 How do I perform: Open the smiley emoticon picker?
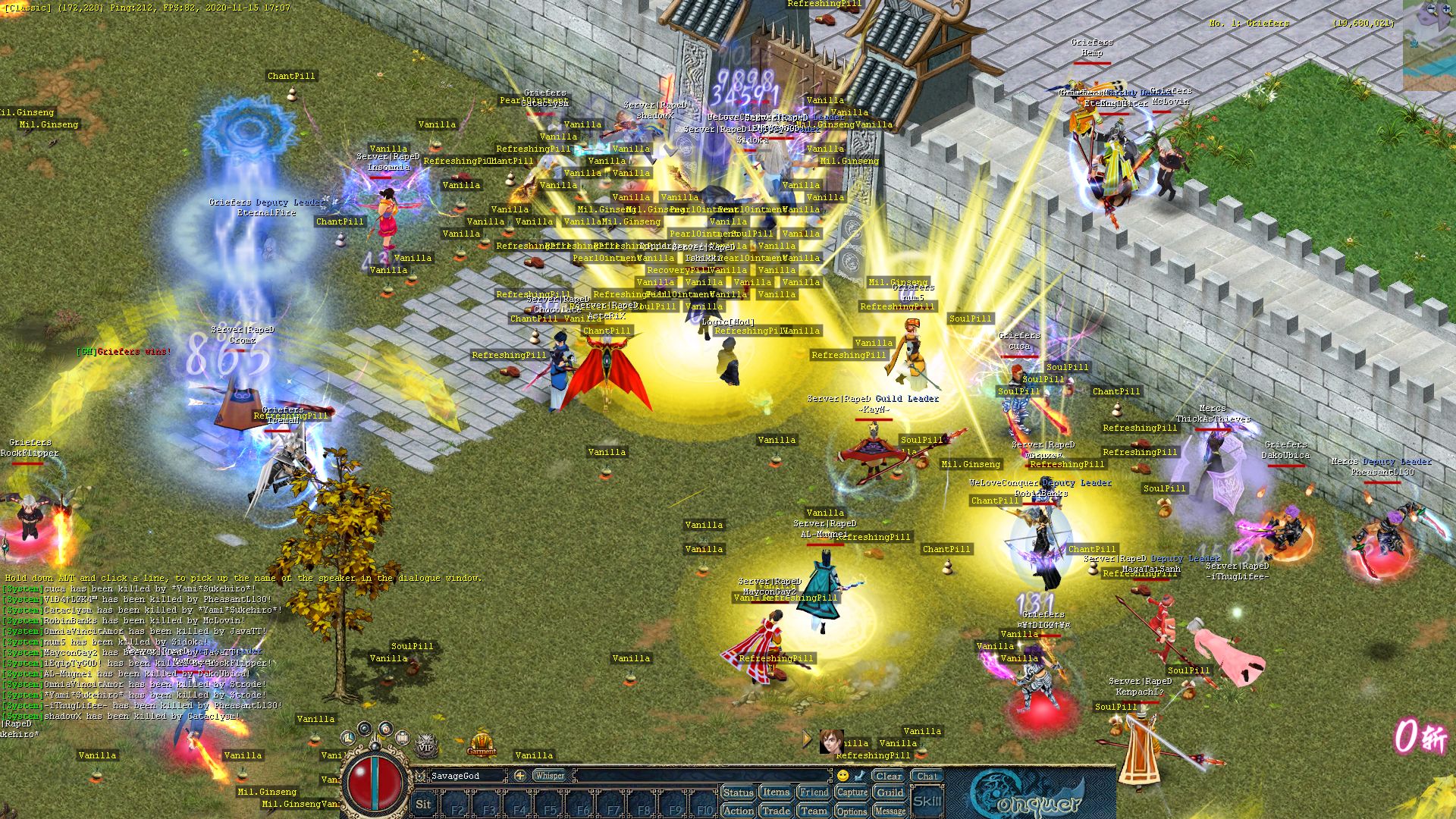(843, 776)
